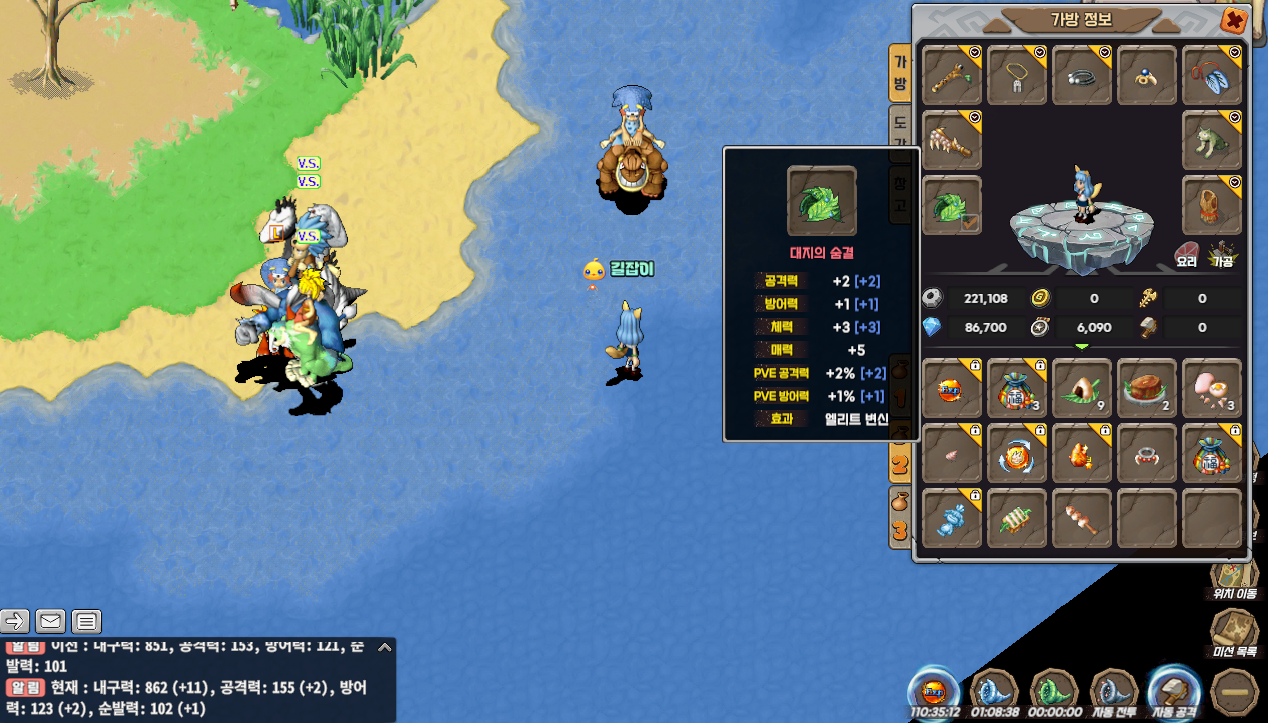Image resolution: width=1268 pixels, height=723 pixels.
Task: Close the 가방 정보 bag window
Action: coord(1234,20)
